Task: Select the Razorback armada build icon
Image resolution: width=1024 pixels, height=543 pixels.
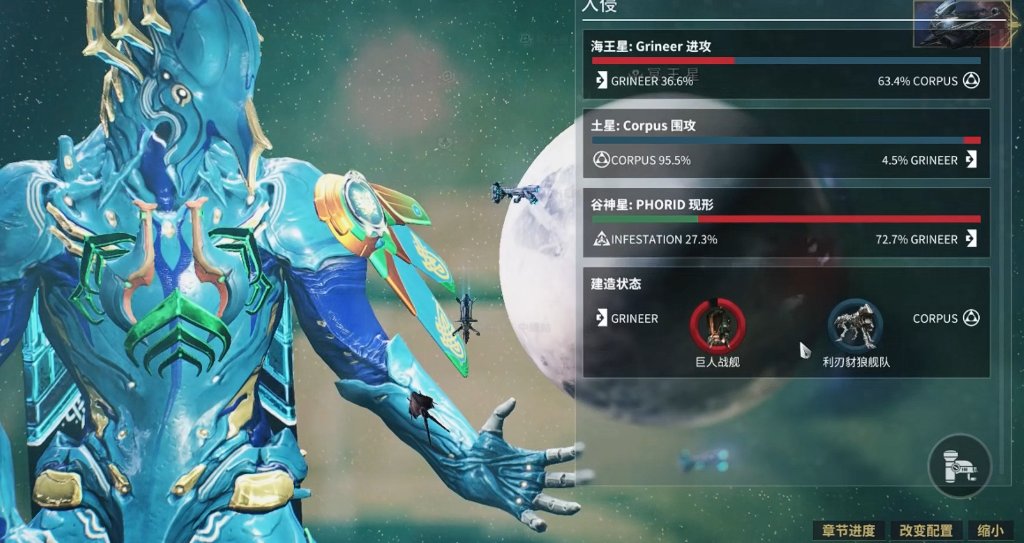Action: coord(855,325)
